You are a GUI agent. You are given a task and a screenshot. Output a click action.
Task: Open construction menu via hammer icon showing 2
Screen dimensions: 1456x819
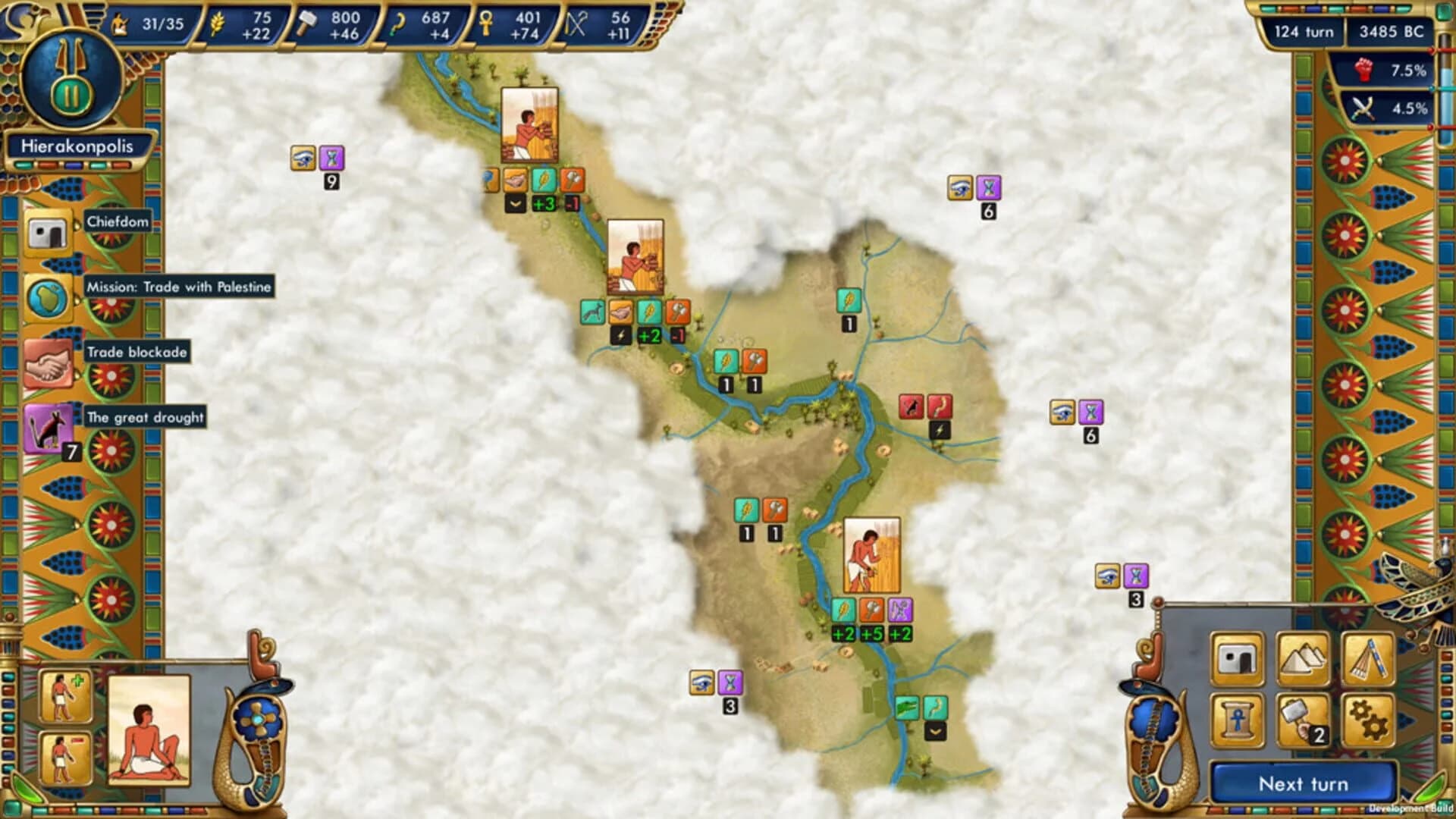(1302, 717)
